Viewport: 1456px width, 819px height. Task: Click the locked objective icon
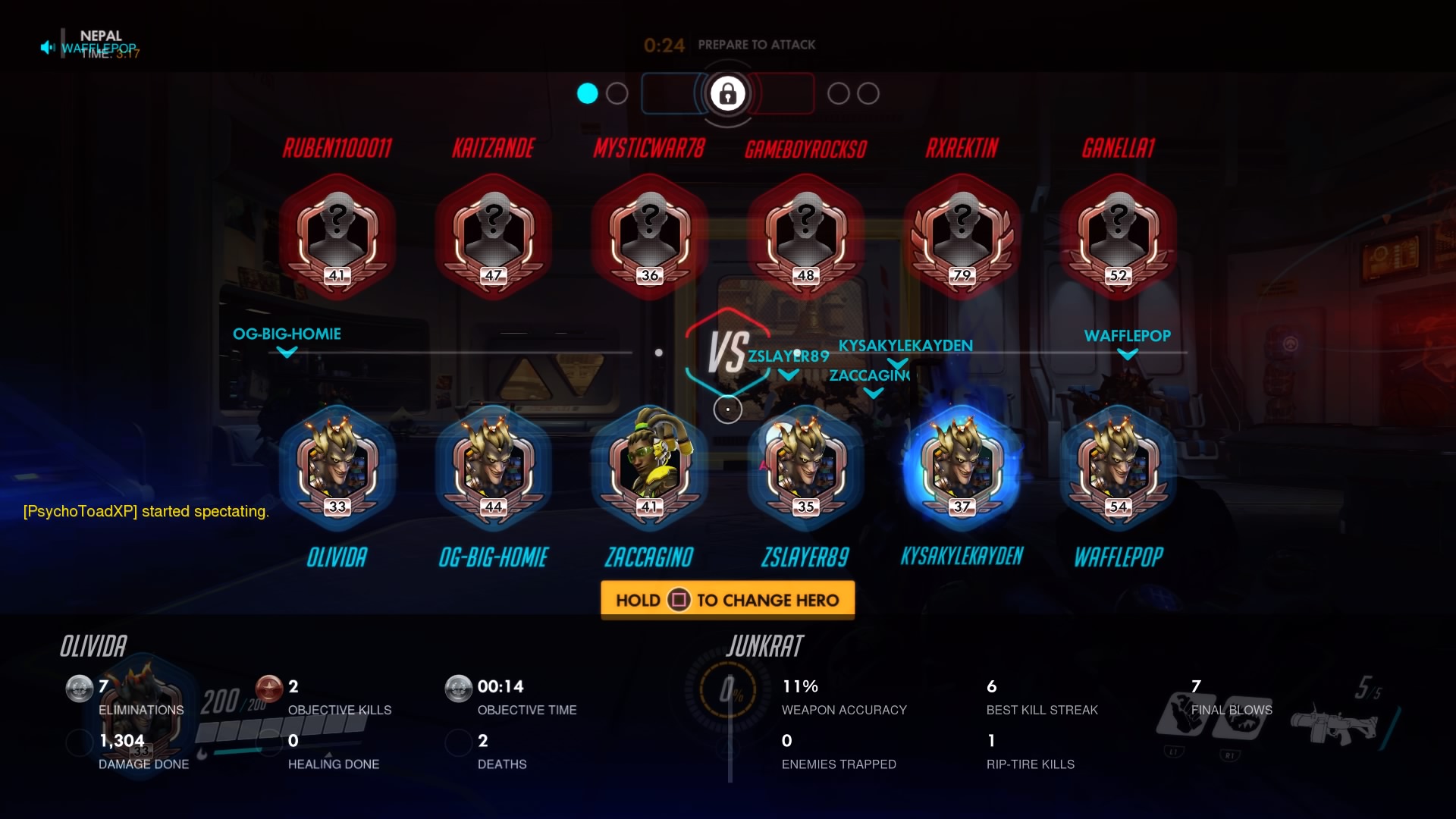click(727, 94)
